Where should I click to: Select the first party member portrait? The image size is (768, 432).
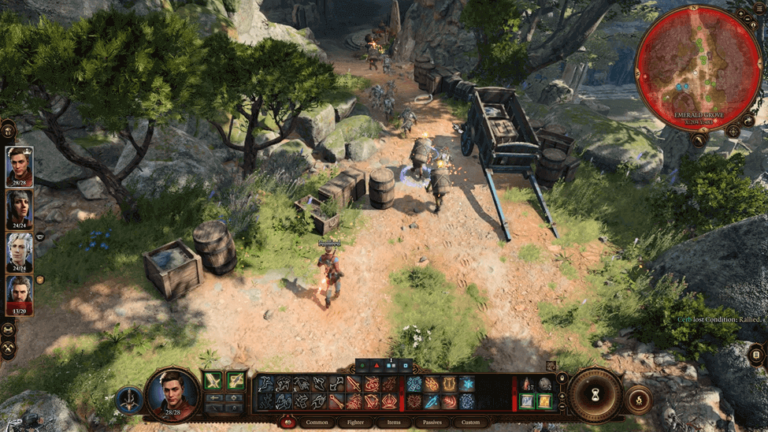tap(19, 167)
